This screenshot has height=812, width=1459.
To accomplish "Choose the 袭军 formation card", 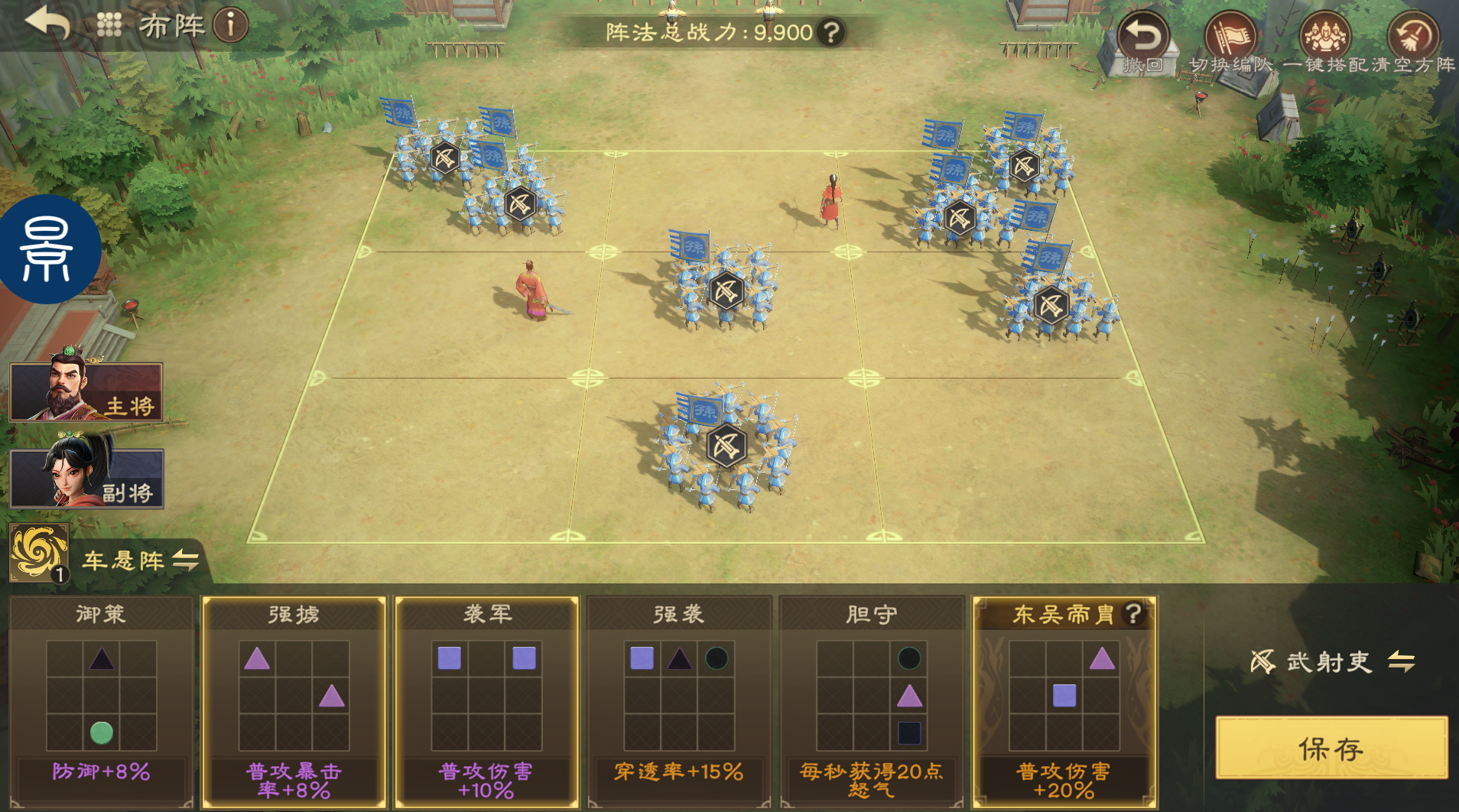I will (486, 700).
